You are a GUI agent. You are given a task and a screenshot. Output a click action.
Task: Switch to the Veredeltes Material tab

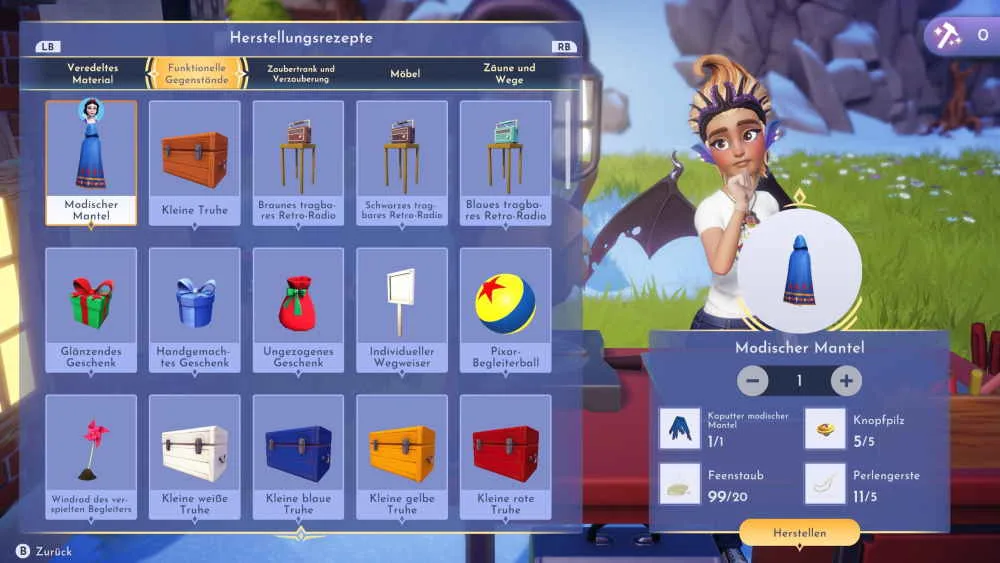click(x=92, y=73)
